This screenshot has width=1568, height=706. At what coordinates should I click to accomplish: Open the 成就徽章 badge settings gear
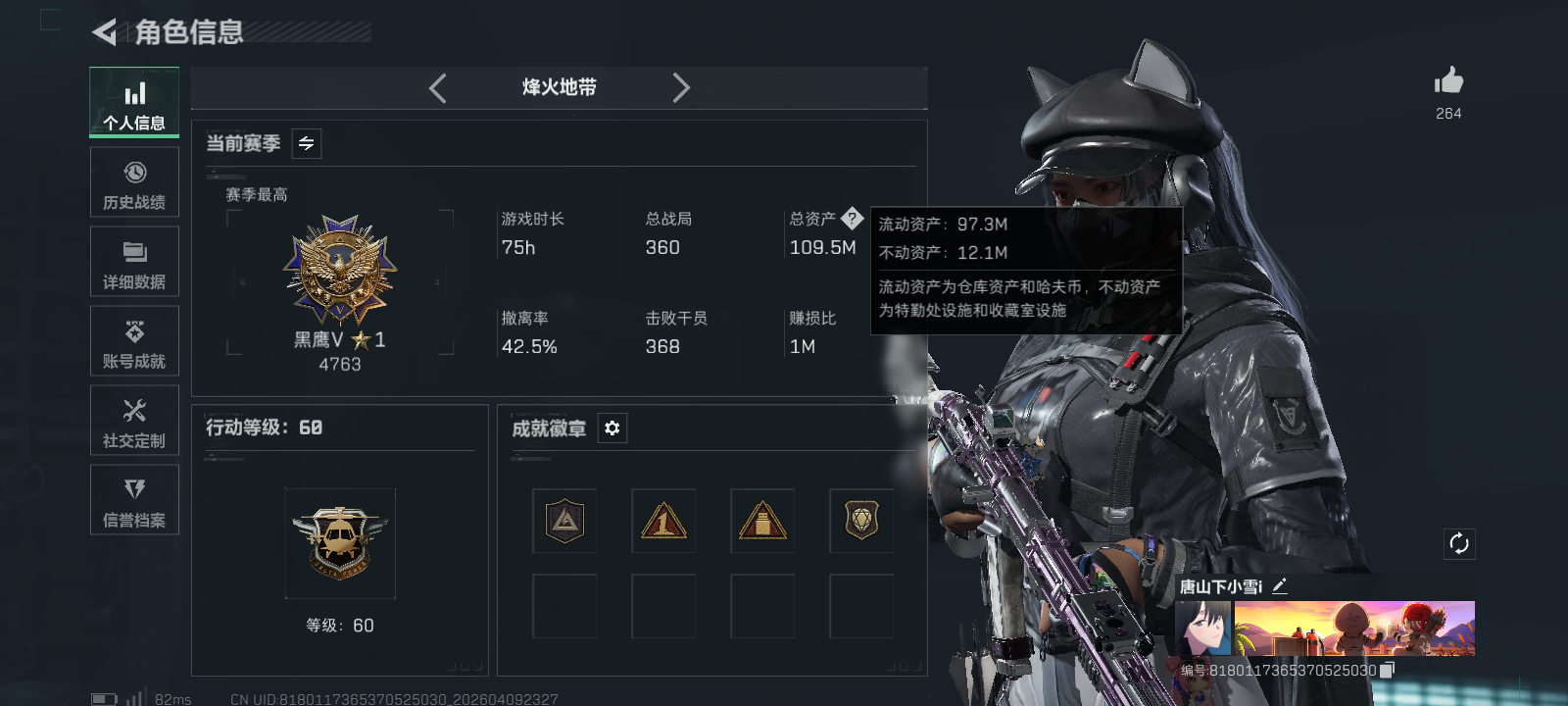(x=612, y=429)
